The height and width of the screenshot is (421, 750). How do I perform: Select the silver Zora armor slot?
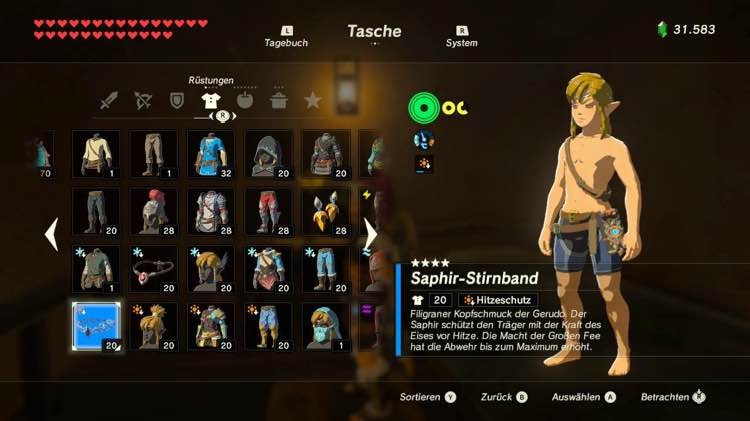pyautogui.click(x=211, y=212)
